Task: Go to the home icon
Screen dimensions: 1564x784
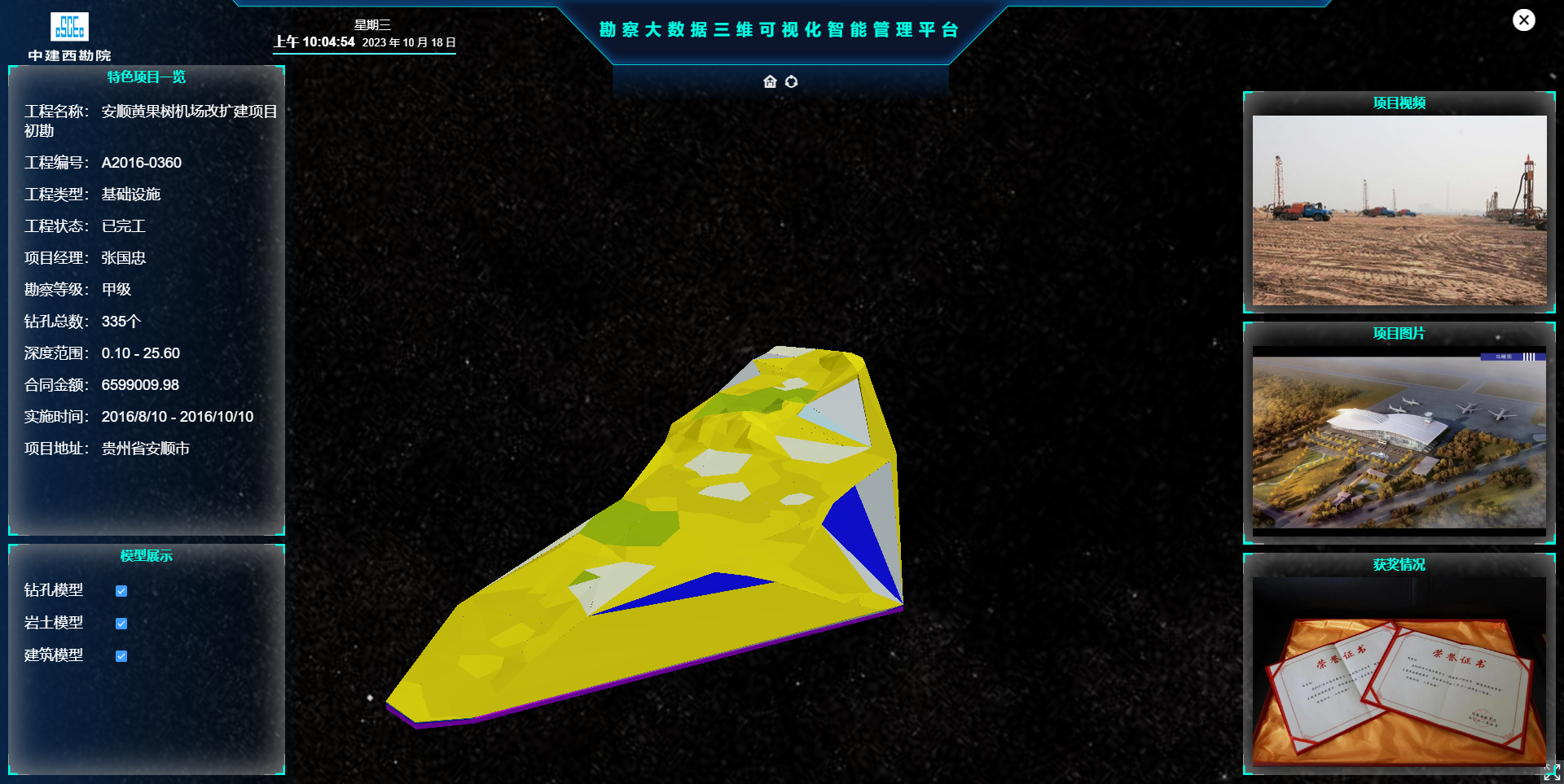Action: point(770,81)
